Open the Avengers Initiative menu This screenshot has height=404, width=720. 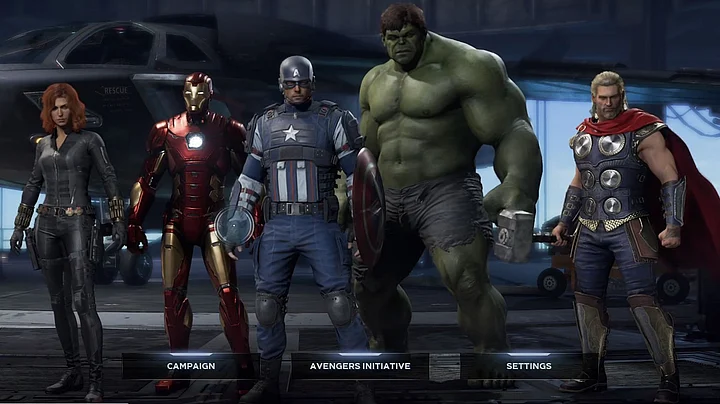click(x=360, y=366)
